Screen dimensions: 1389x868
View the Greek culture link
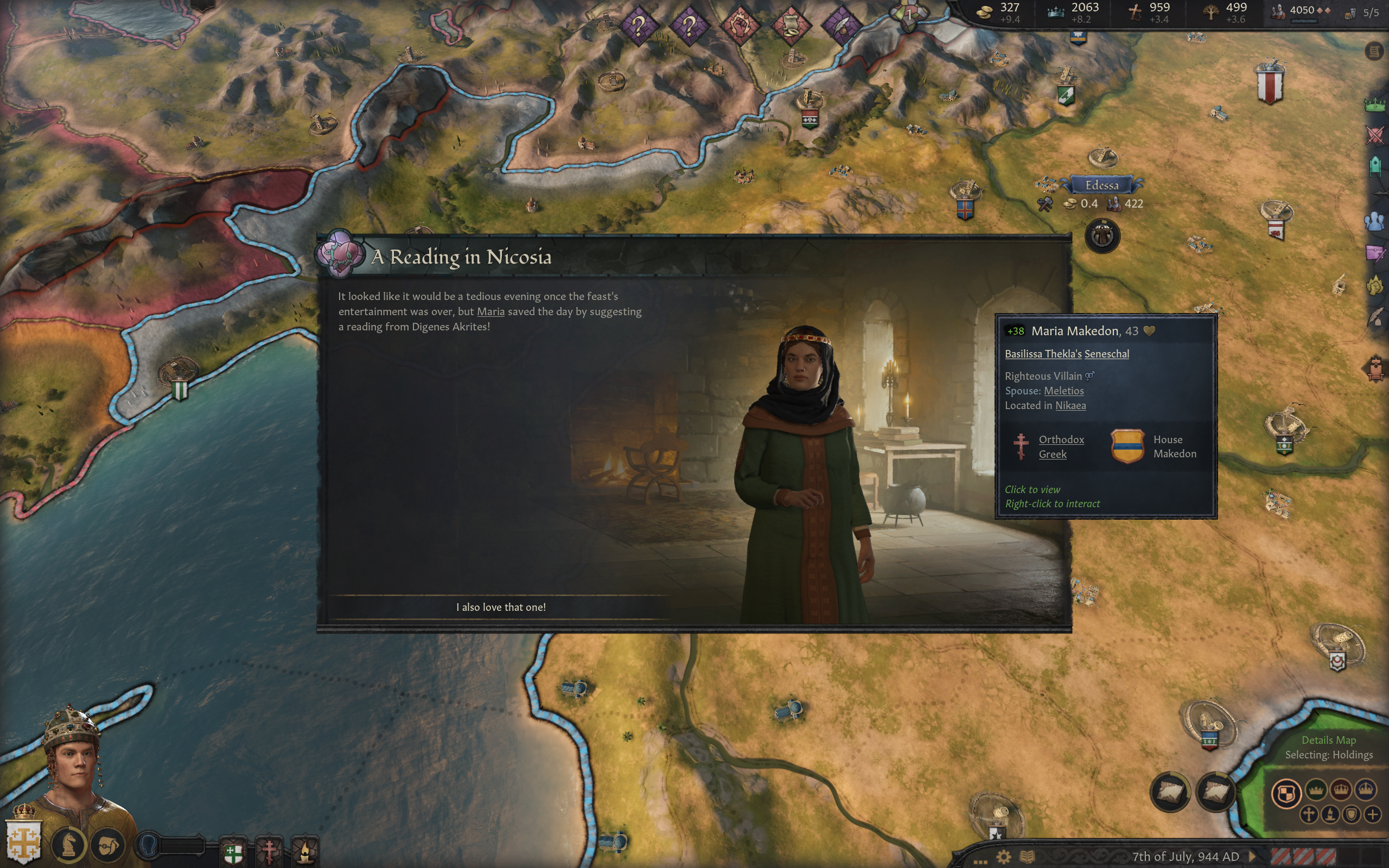(1052, 455)
